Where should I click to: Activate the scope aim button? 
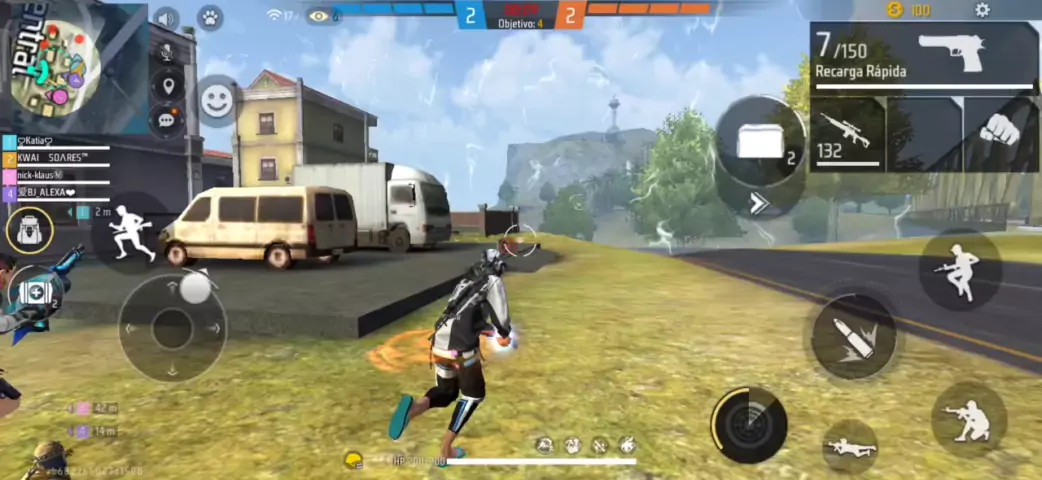(x=749, y=424)
